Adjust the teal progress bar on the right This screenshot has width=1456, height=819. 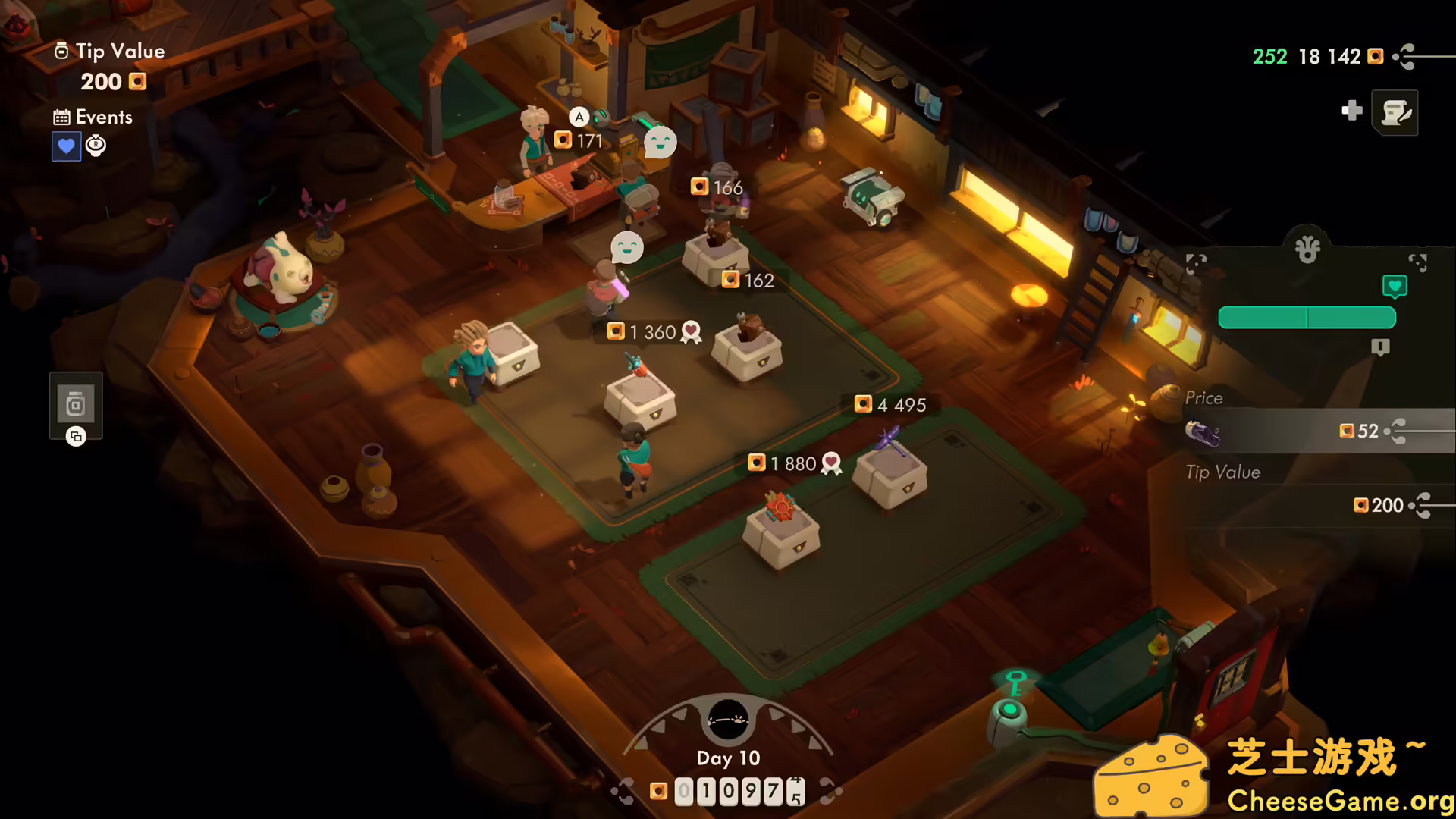1306,317
